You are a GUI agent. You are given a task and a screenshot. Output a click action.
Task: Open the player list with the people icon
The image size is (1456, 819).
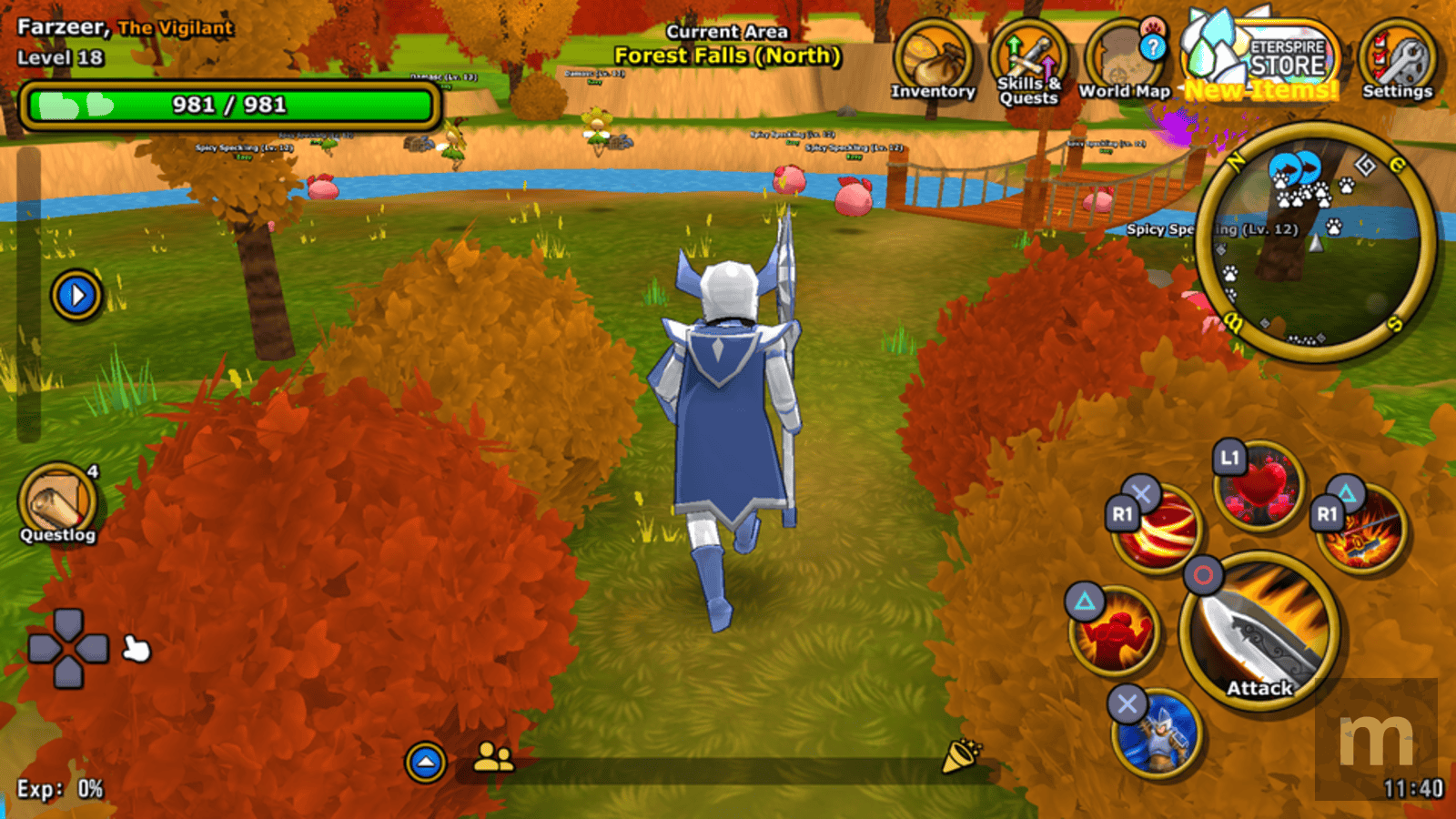(491, 755)
